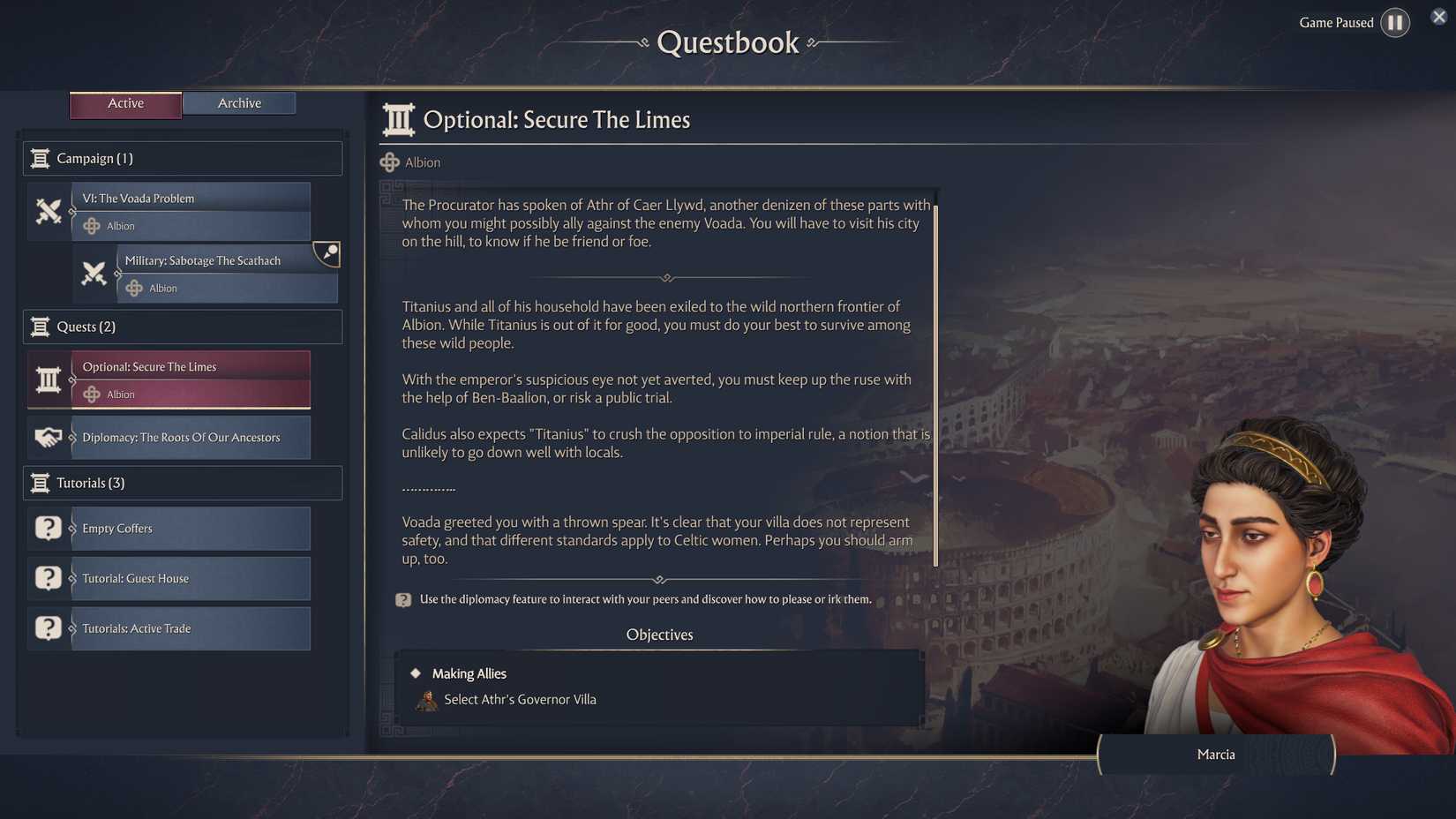Switch to the Archive tab
Screen dimensions: 1456x819
239,102
